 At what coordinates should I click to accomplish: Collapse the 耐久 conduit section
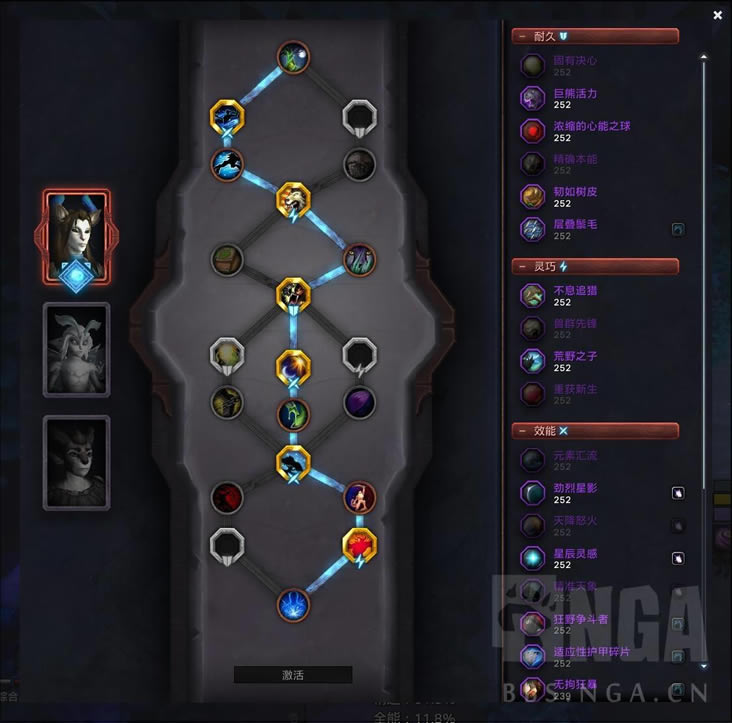tap(595, 36)
